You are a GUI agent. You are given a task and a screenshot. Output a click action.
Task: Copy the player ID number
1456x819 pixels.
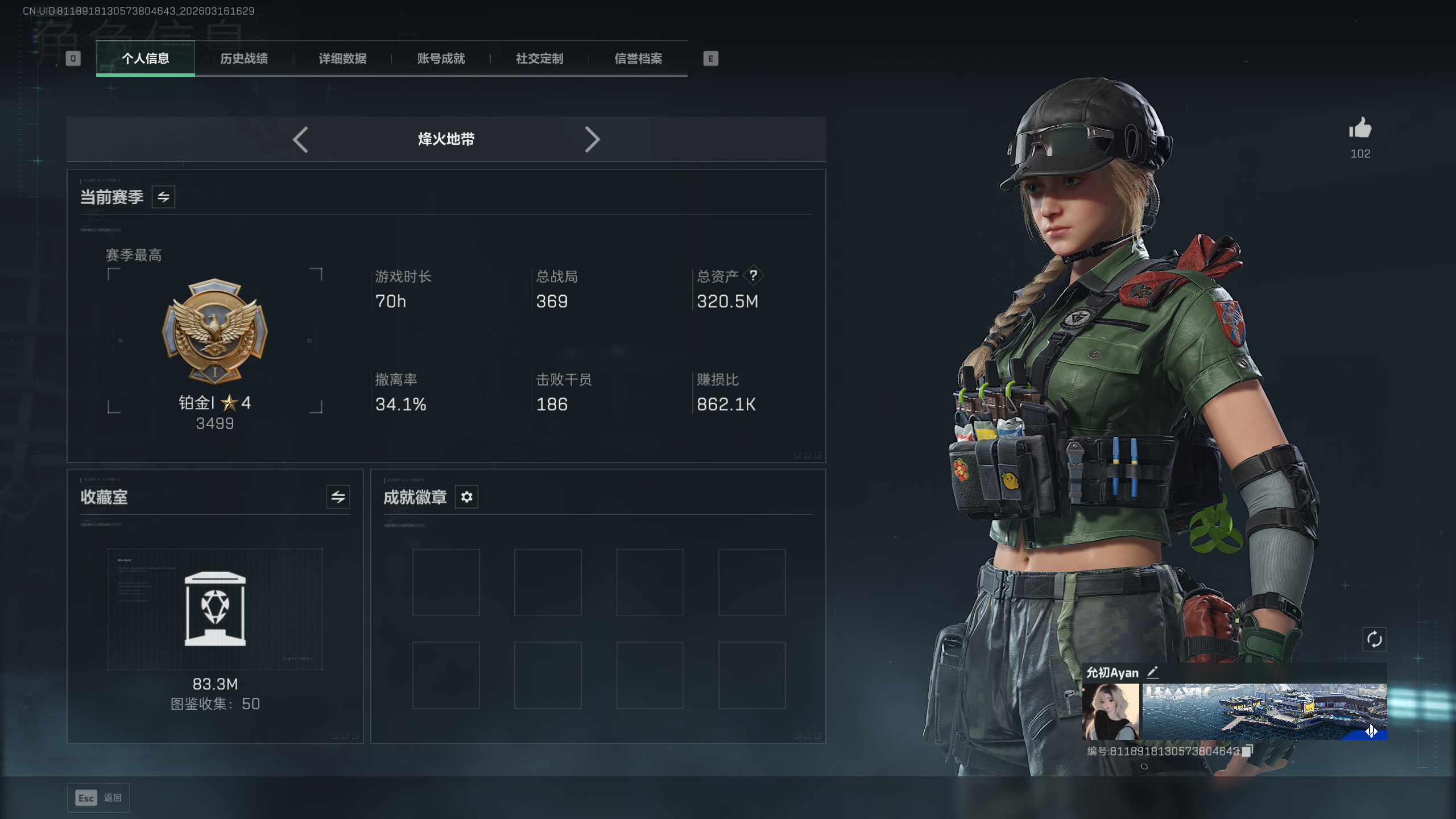click(x=1247, y=751)
